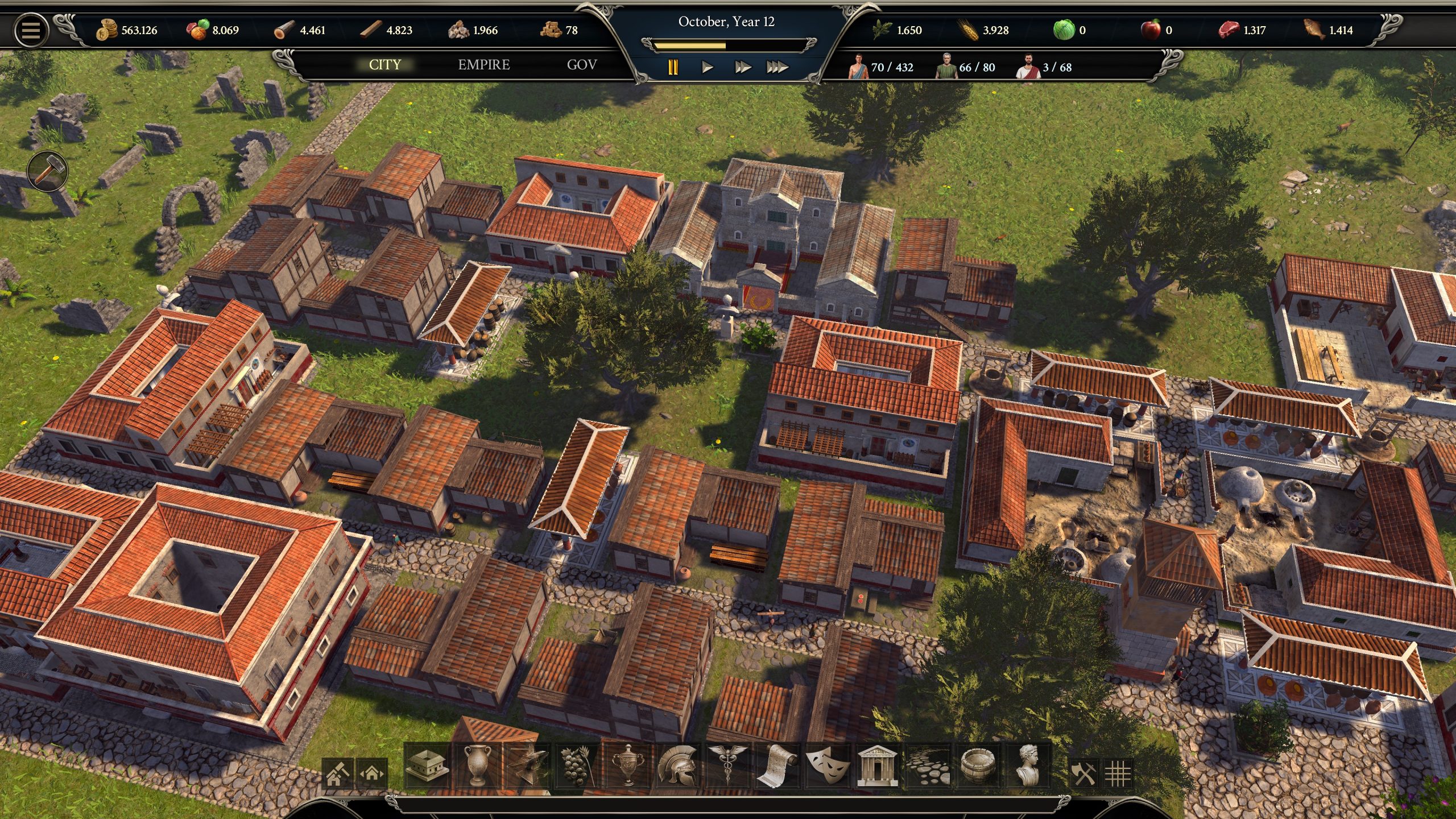This screenshot has width=1456, height=819.
Task: Click the round hammer button
Action: (x=47, y=170)
